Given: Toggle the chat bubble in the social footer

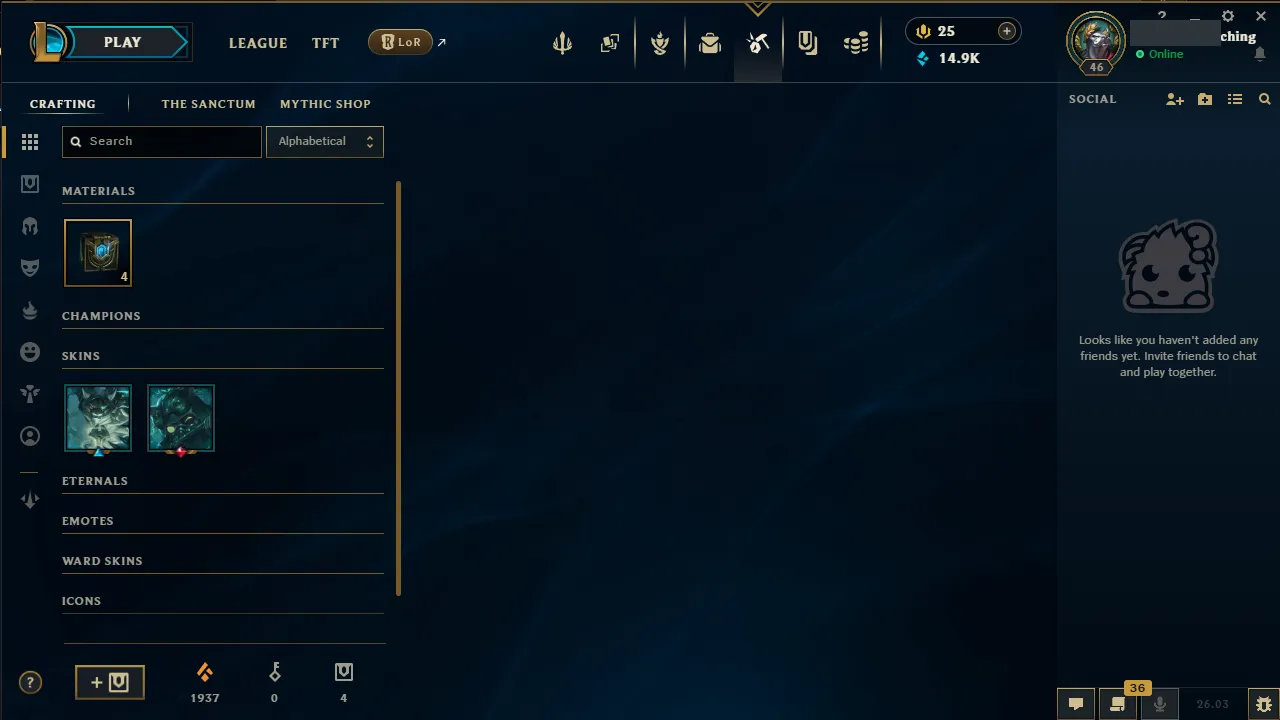Looking at the screenshot, I should click(1076, 703).
